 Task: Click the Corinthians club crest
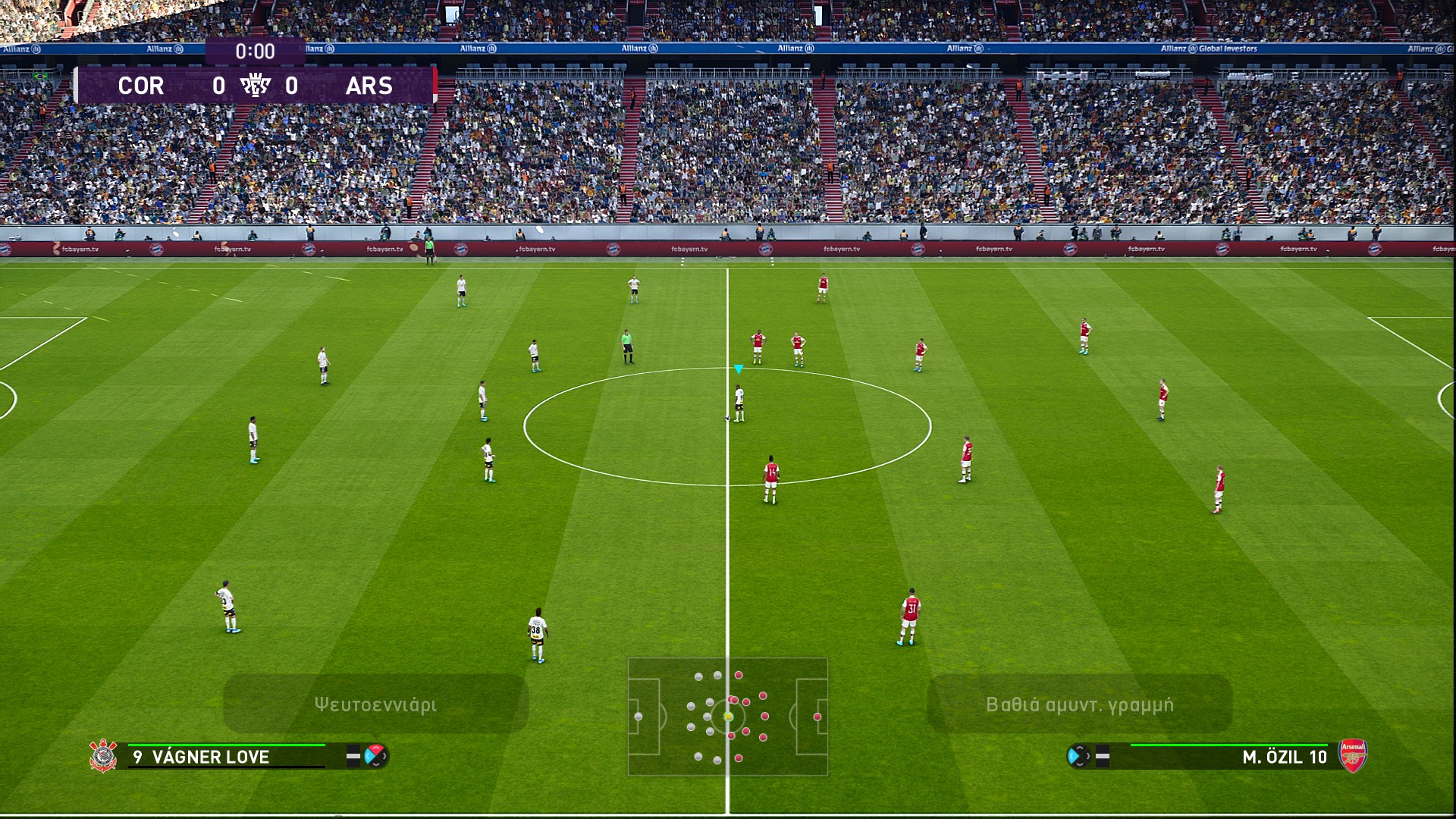[x=104, y=757]
